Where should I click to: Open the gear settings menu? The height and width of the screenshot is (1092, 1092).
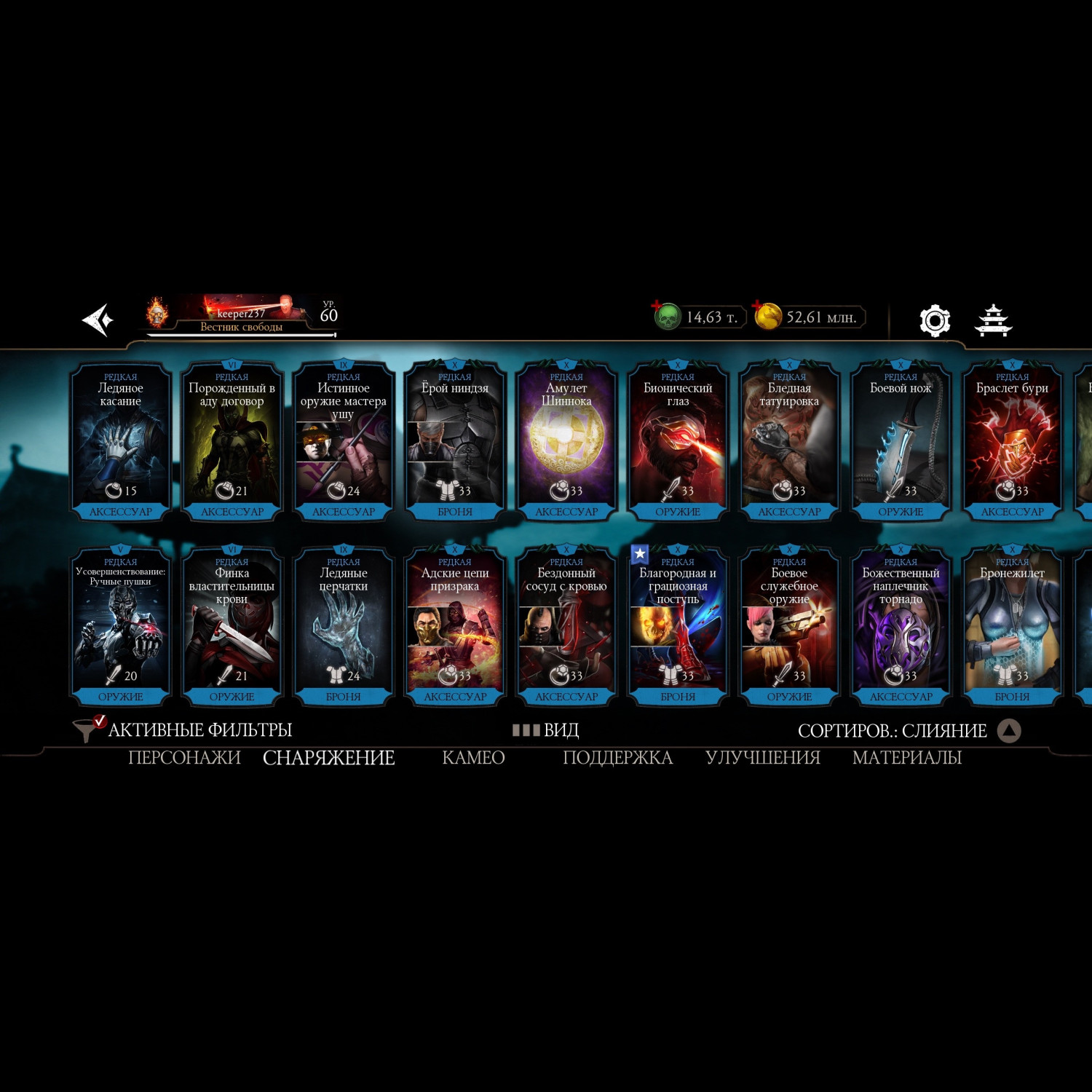(x=935, y=320)
